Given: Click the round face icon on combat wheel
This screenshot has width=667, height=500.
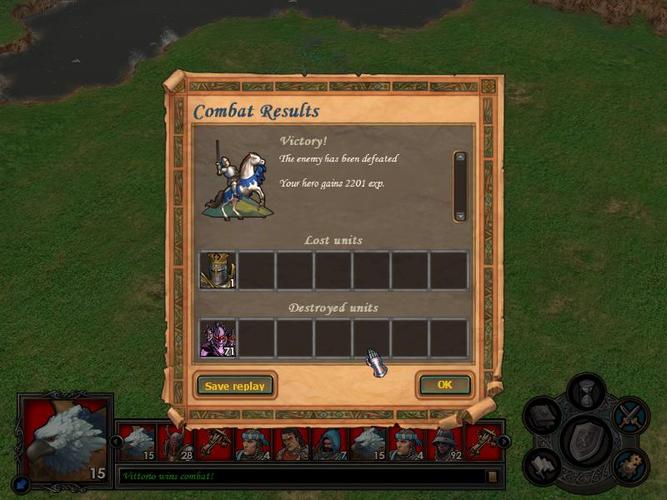Looking at the screenshot, I should (629, 465).
